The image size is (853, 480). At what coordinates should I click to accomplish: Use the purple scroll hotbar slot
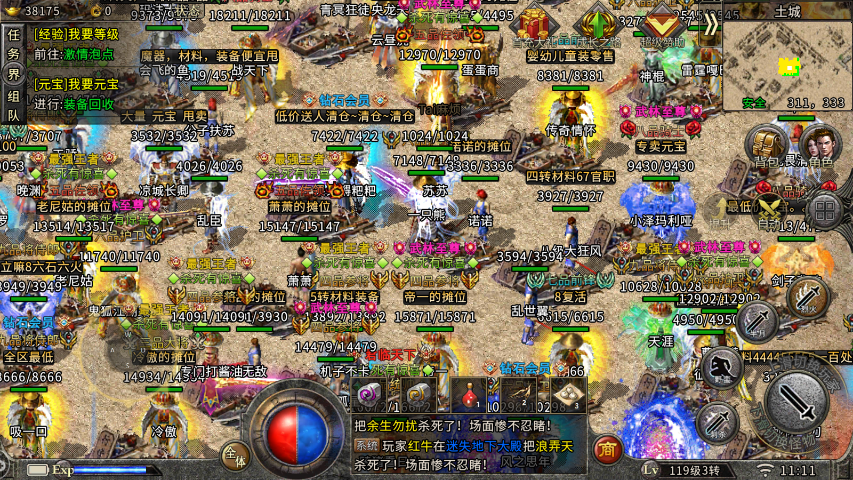point(369,395)
